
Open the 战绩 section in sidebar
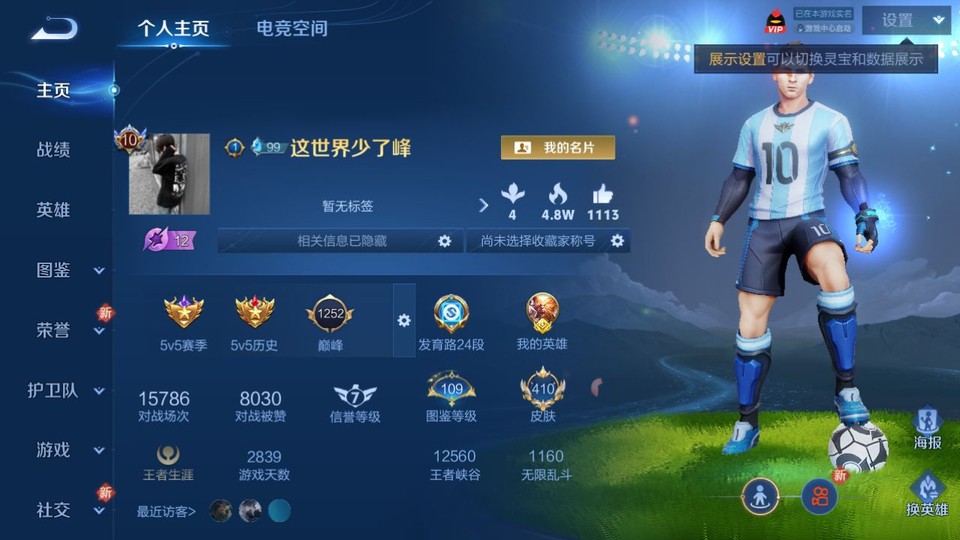54,150
